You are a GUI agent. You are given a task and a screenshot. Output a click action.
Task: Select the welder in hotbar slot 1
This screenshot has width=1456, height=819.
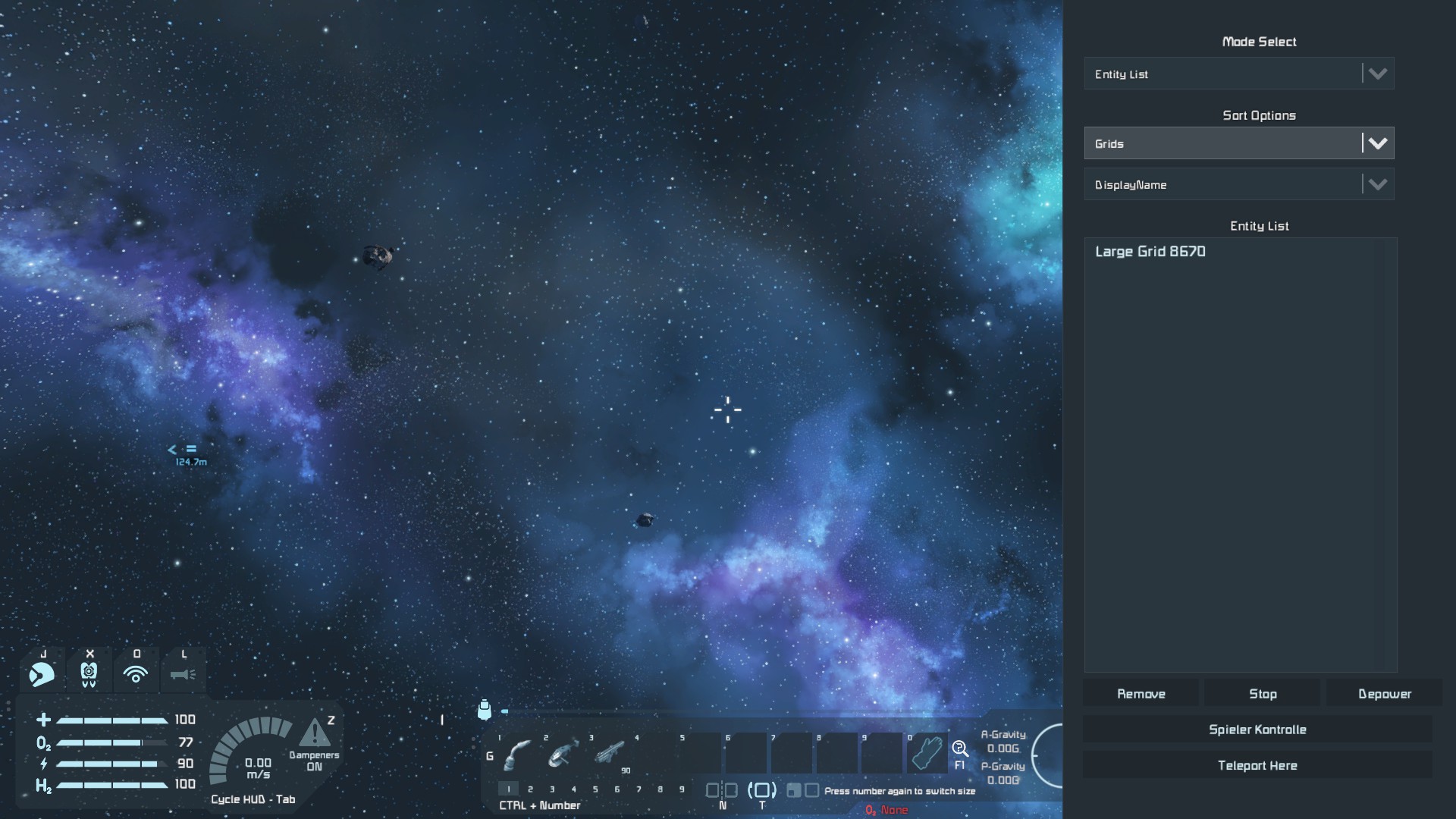(518, 754)
